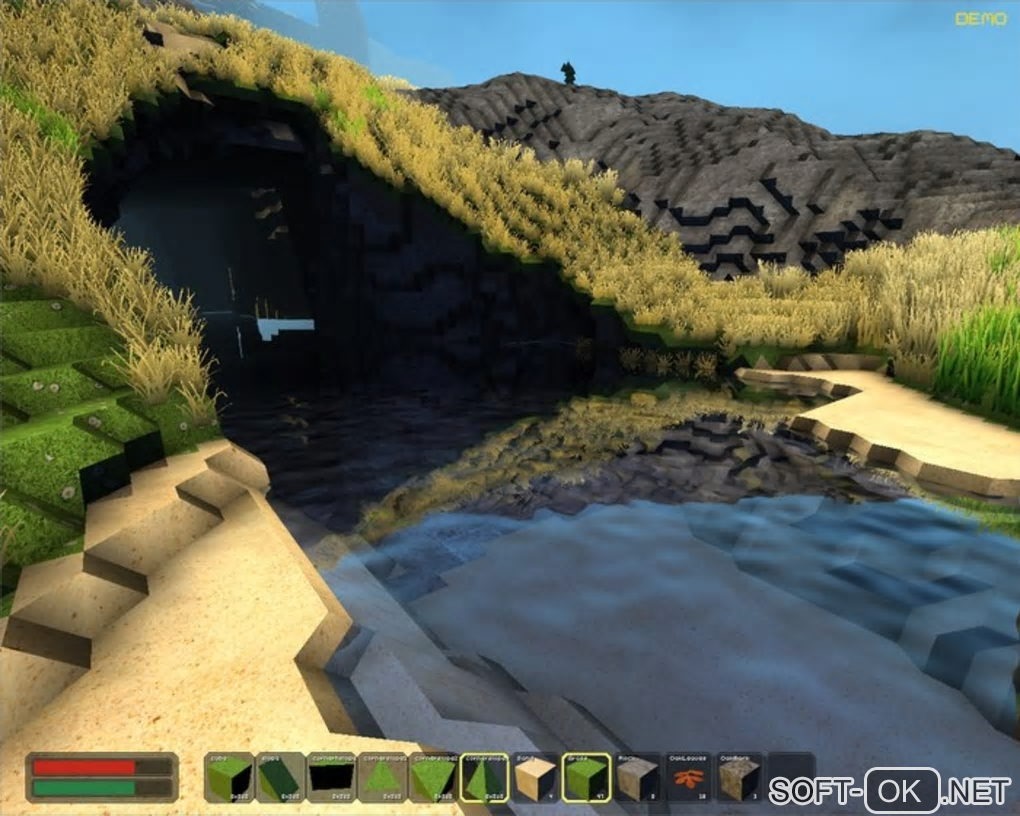1020x816 pixels.
Task: Choose the Grass block material slot
Action: [587, 777]
